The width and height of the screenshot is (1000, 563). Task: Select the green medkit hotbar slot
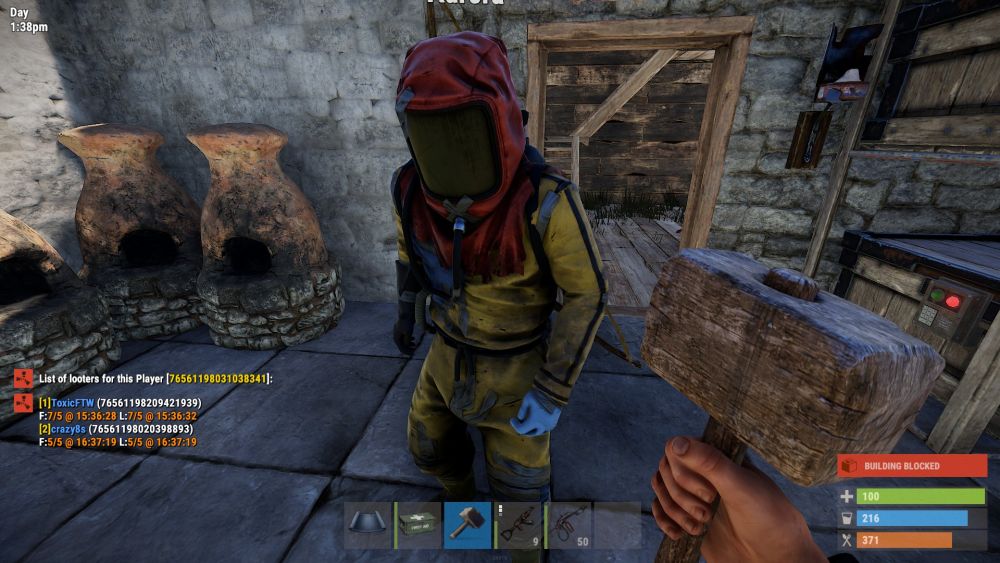(418, 525)
